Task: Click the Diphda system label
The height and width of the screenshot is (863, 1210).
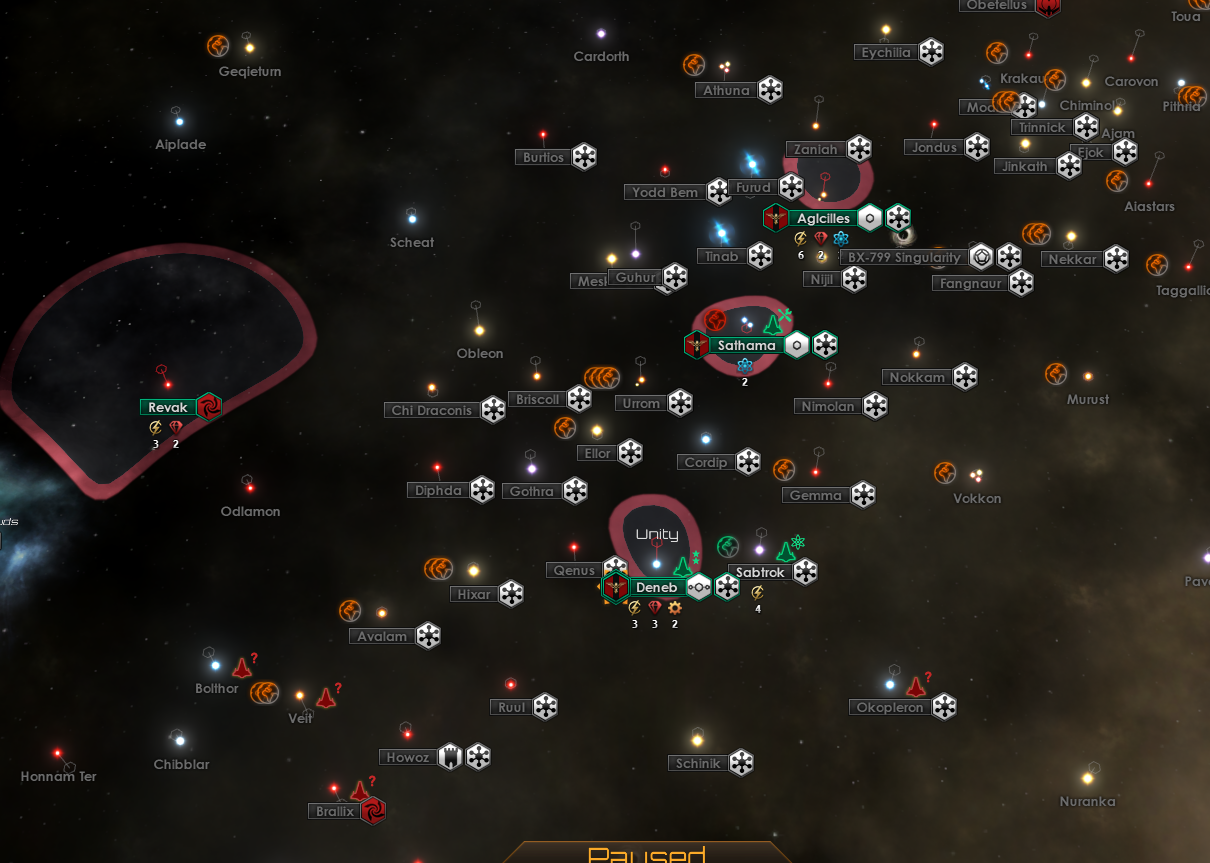Action: pyautogui.click(x=439, y=490)
